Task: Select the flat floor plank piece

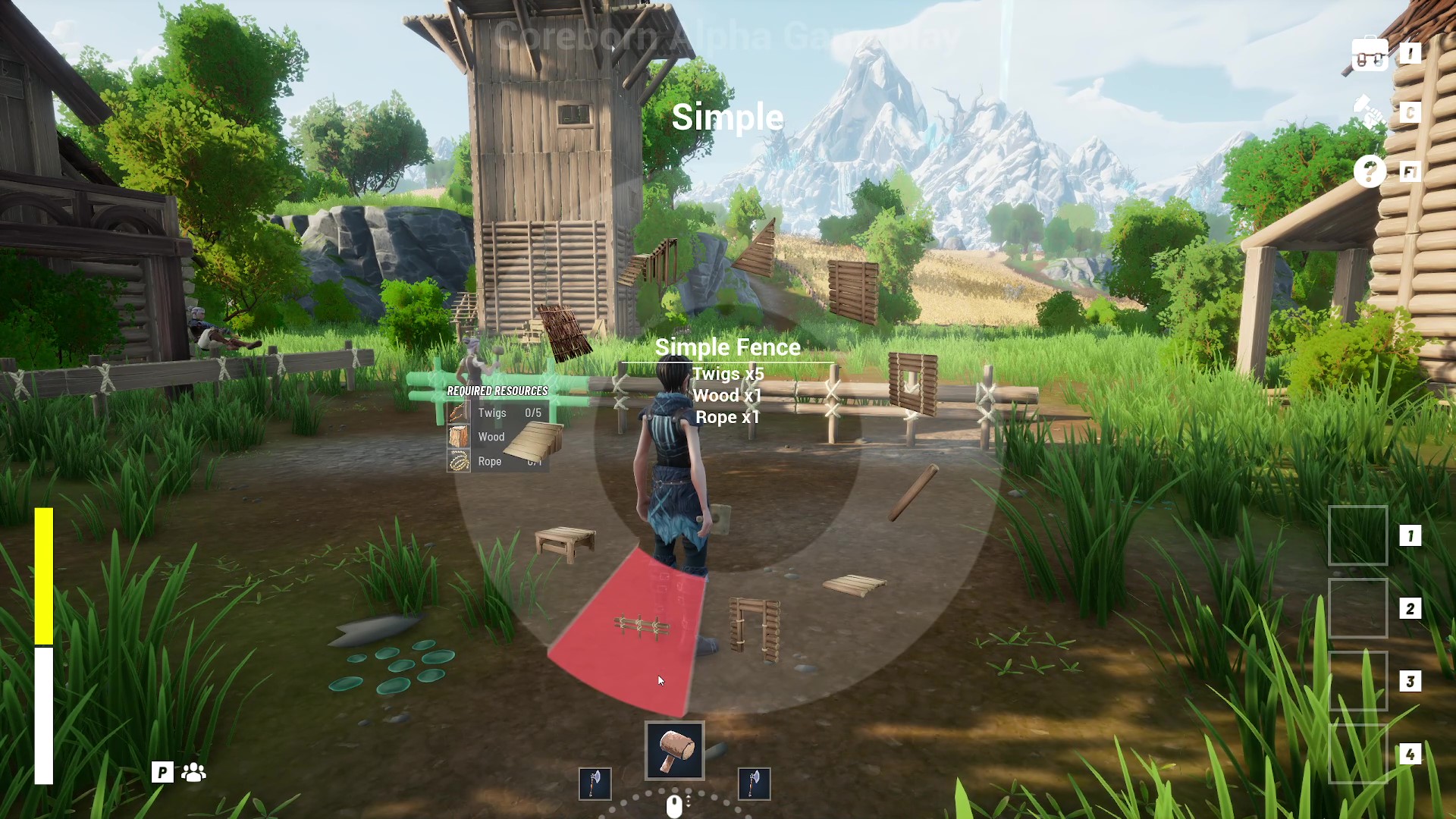Action: 855,585
